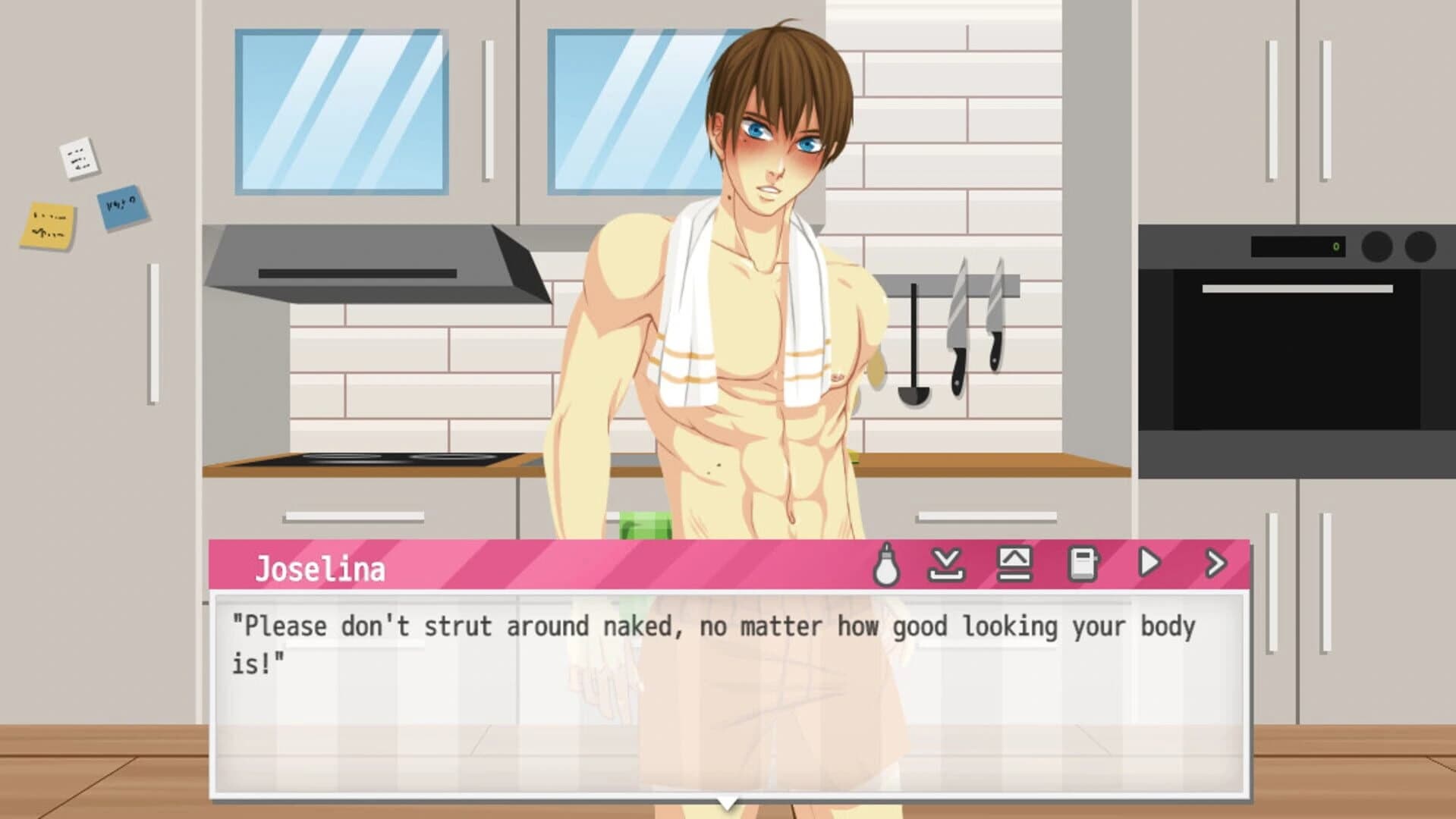Click Joselina's quoted dialogue line
The width and height of the screenshot is (1456, 819).
click(x=713, y=626)
